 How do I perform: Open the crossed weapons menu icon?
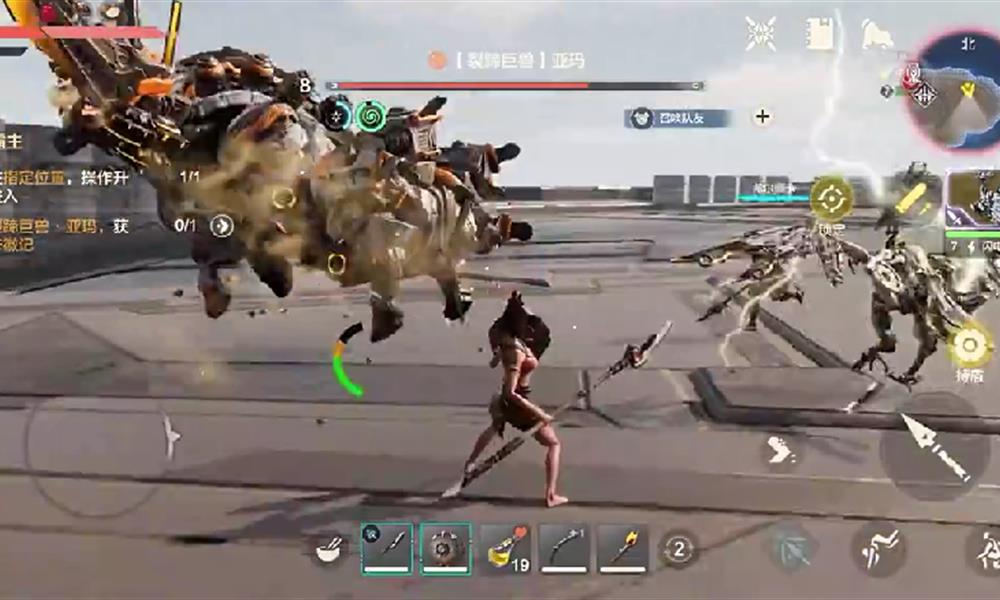761,34
